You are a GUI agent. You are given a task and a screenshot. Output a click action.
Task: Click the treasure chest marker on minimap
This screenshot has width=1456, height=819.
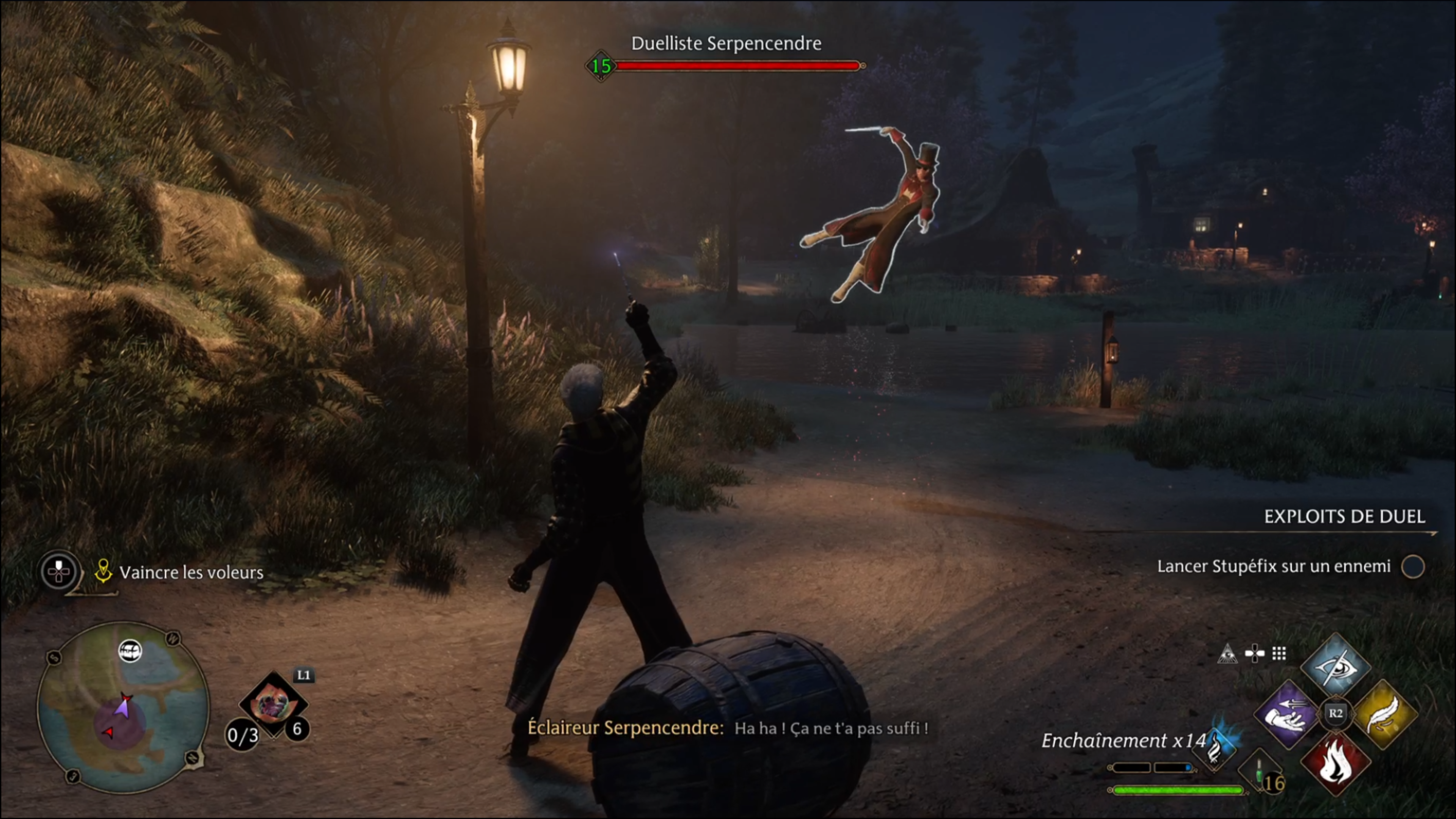click(x=130, y=651)
